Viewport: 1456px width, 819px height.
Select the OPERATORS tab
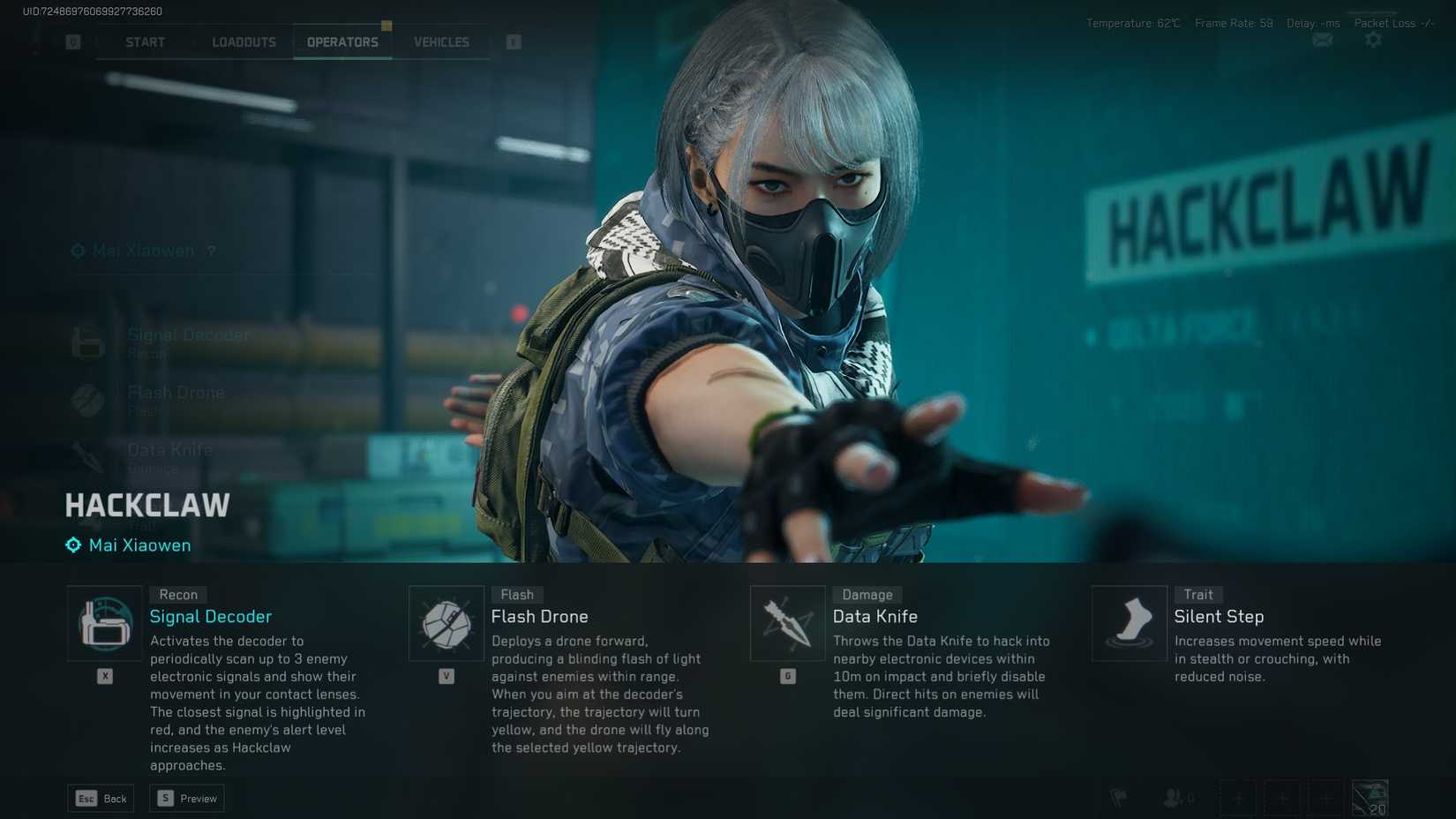[x=342, y=41]
